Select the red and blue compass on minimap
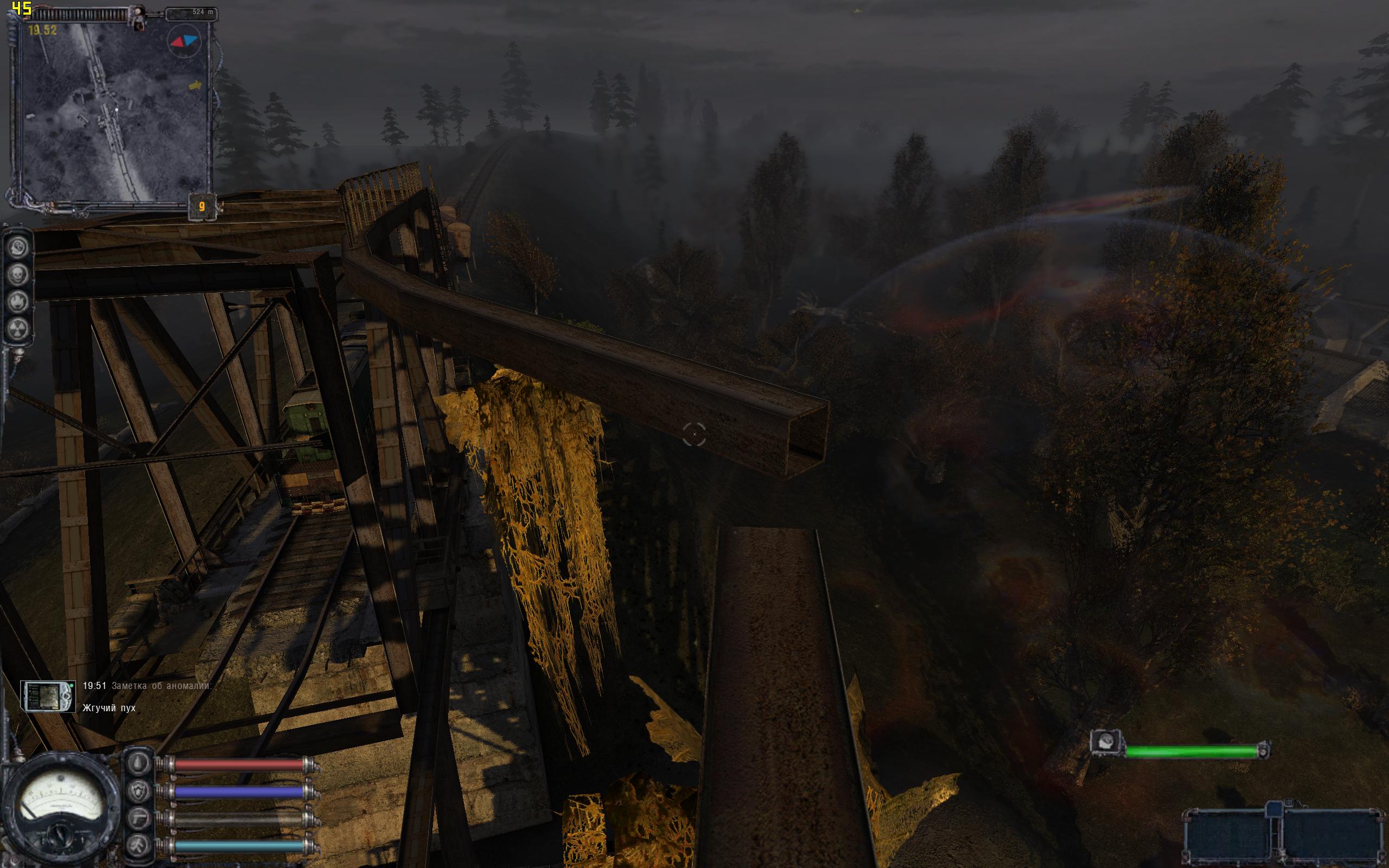This screenshot has height=868, width=1389. (184, 41)
